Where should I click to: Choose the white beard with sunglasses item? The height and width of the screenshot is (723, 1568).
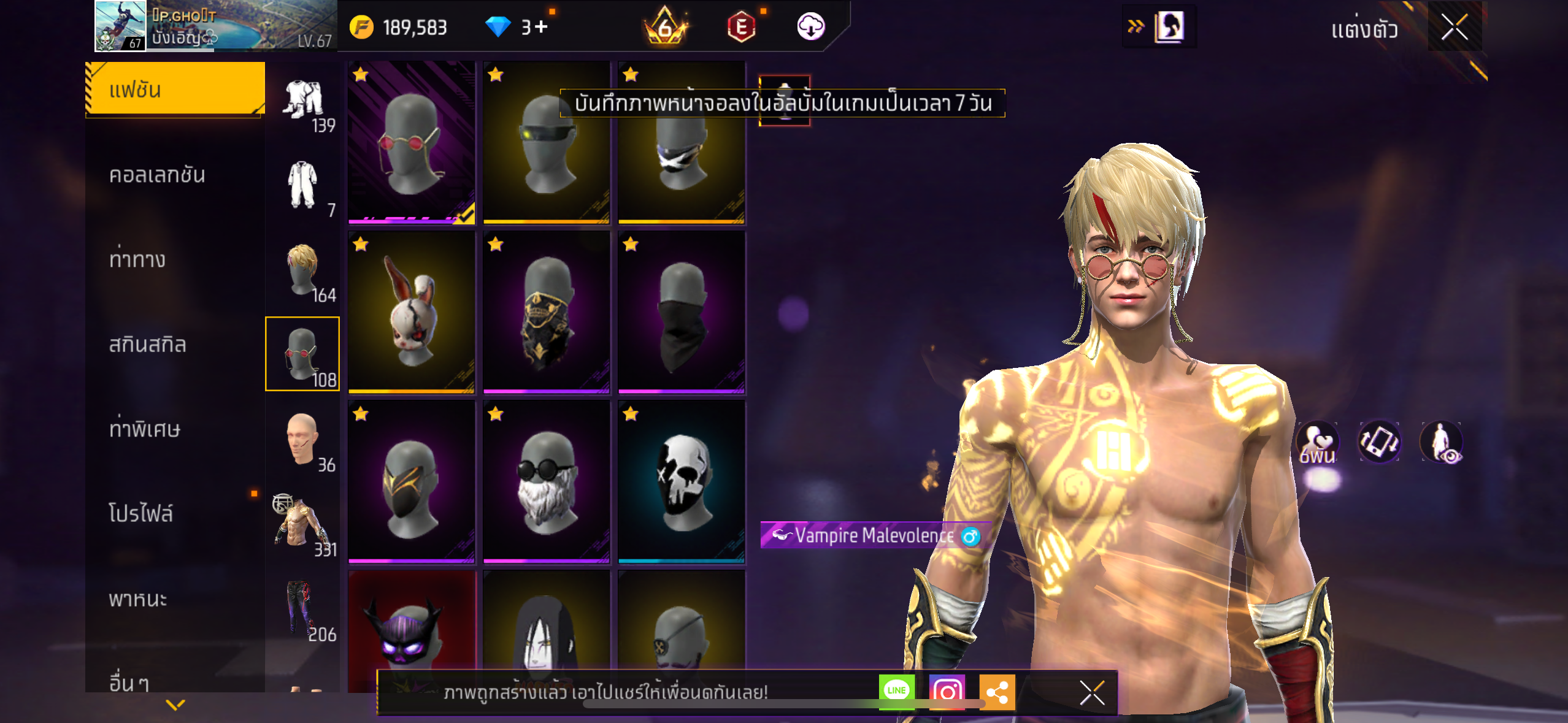click(547, 482)
